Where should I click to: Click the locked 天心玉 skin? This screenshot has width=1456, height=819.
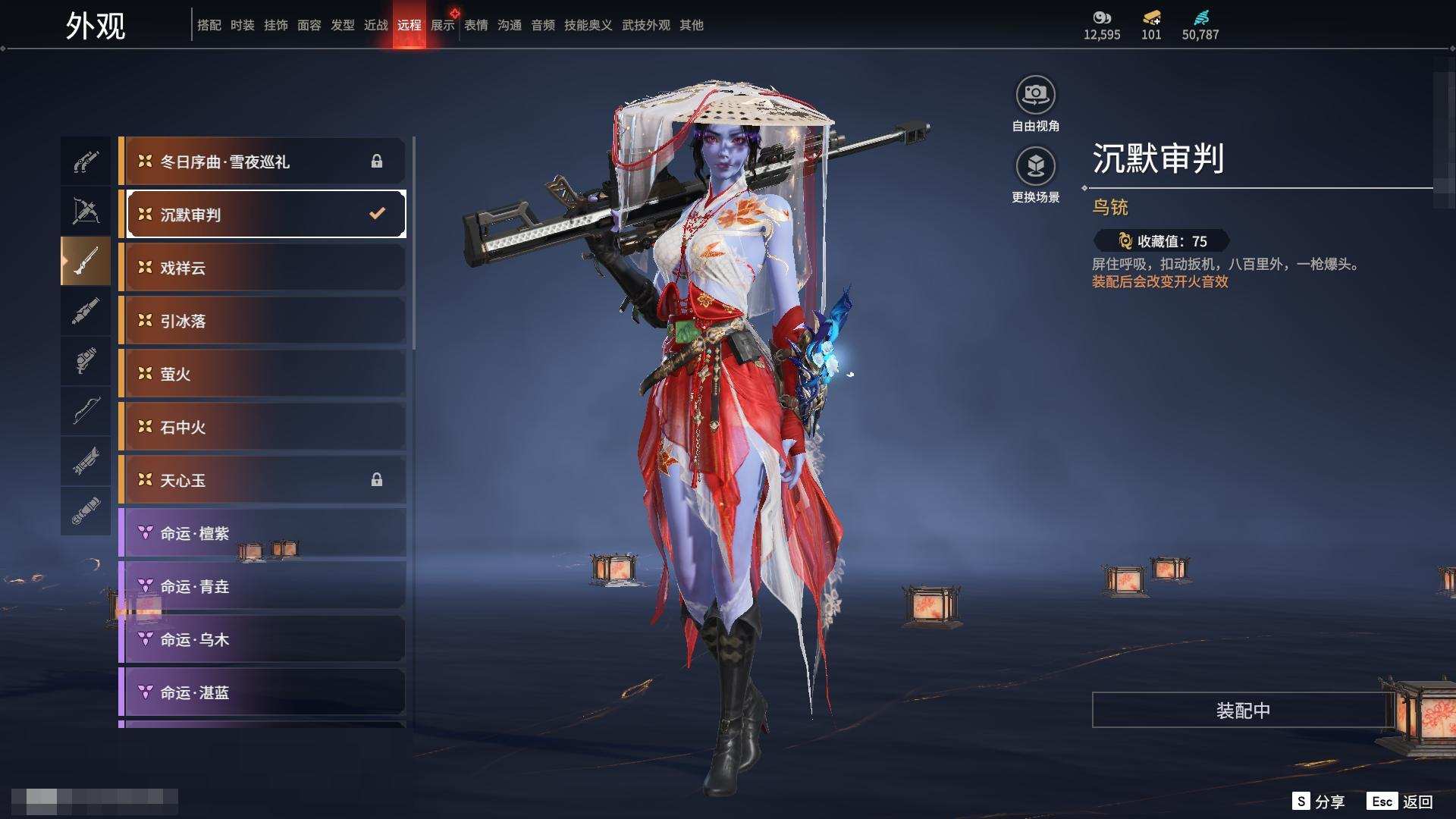pos(262,480)
